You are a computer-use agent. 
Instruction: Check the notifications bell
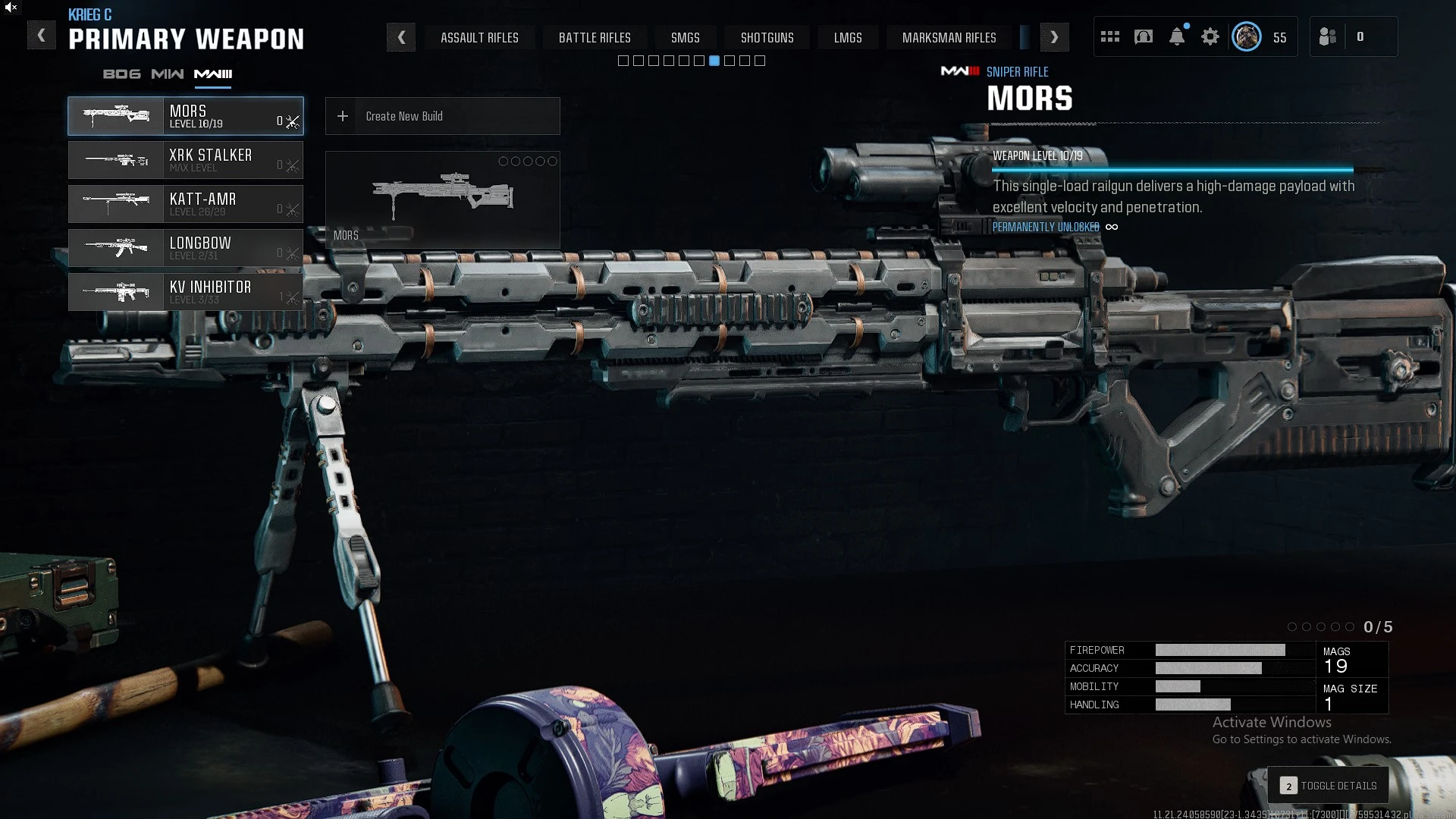pos(1177,36)
